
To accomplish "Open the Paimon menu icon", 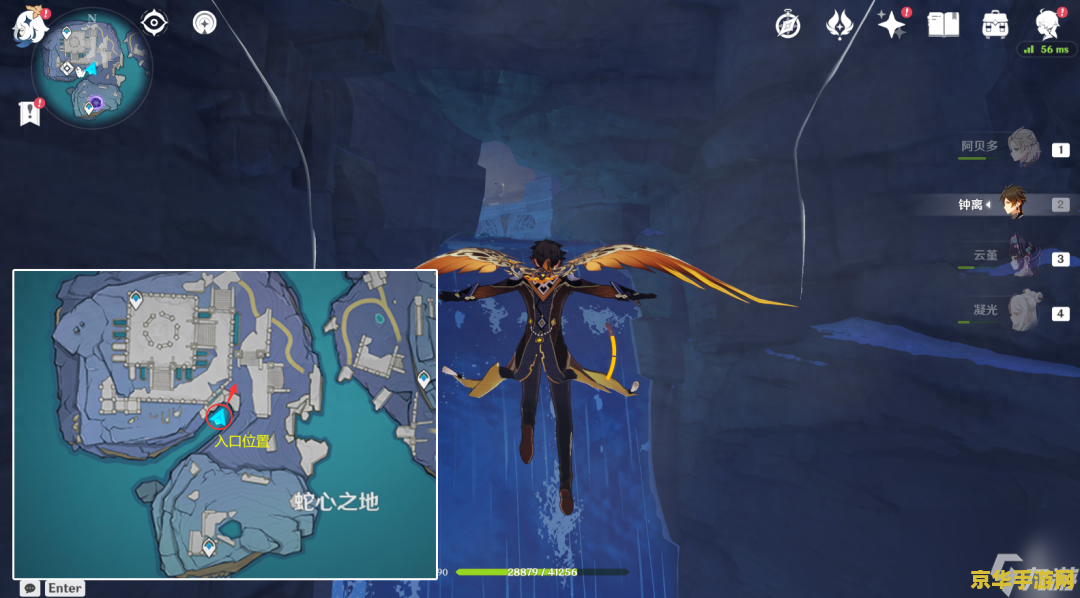I will (x=29, y=26).
